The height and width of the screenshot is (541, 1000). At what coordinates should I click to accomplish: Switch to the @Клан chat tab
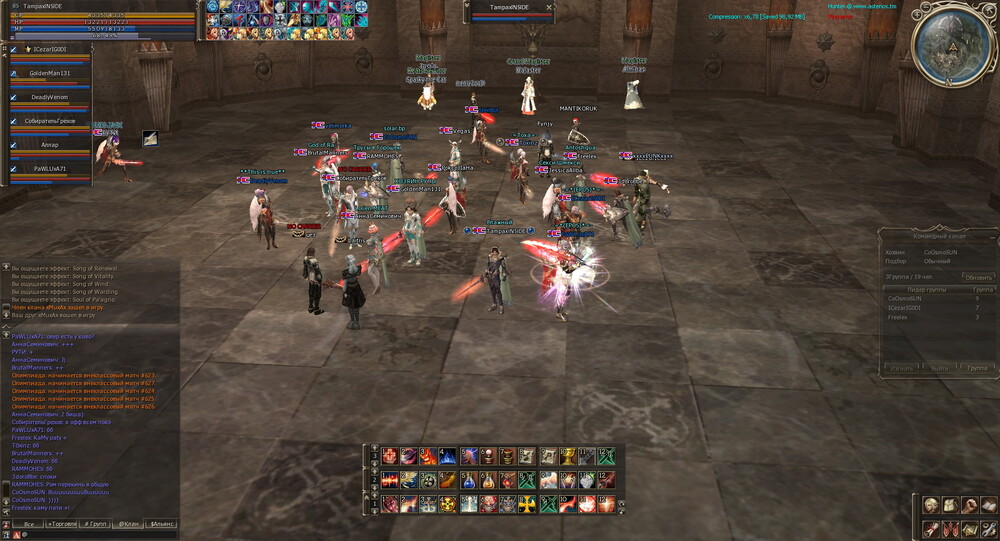[x=129, y=524]
